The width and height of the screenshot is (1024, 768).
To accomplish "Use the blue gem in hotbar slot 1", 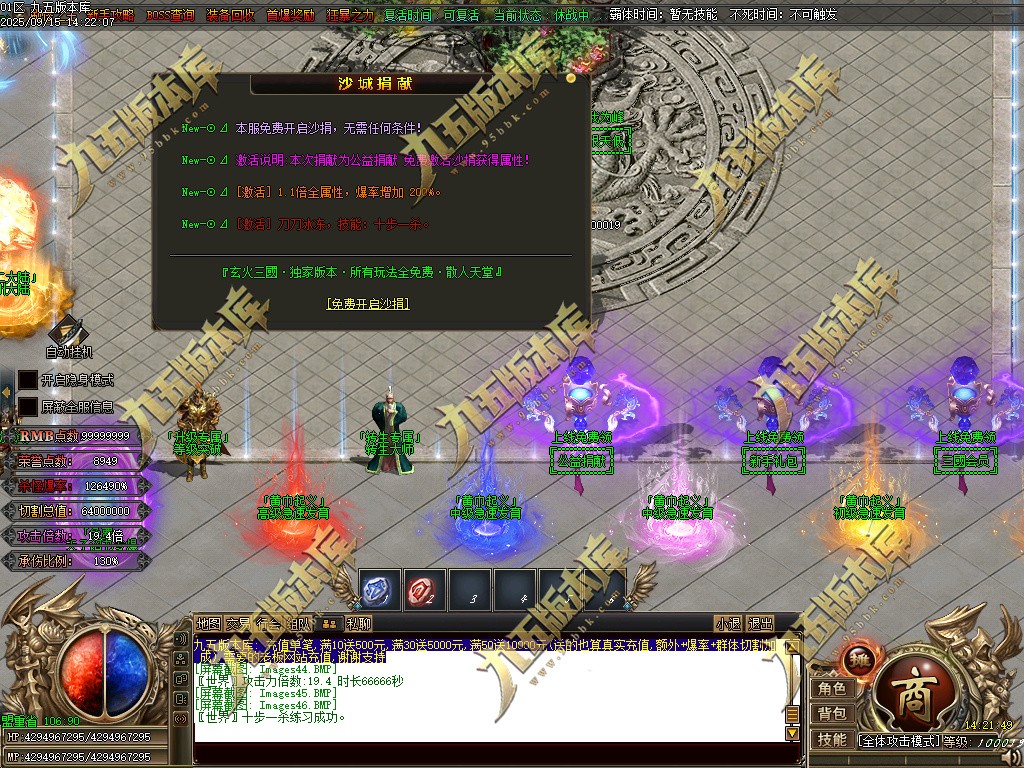I will coord(380,589).
